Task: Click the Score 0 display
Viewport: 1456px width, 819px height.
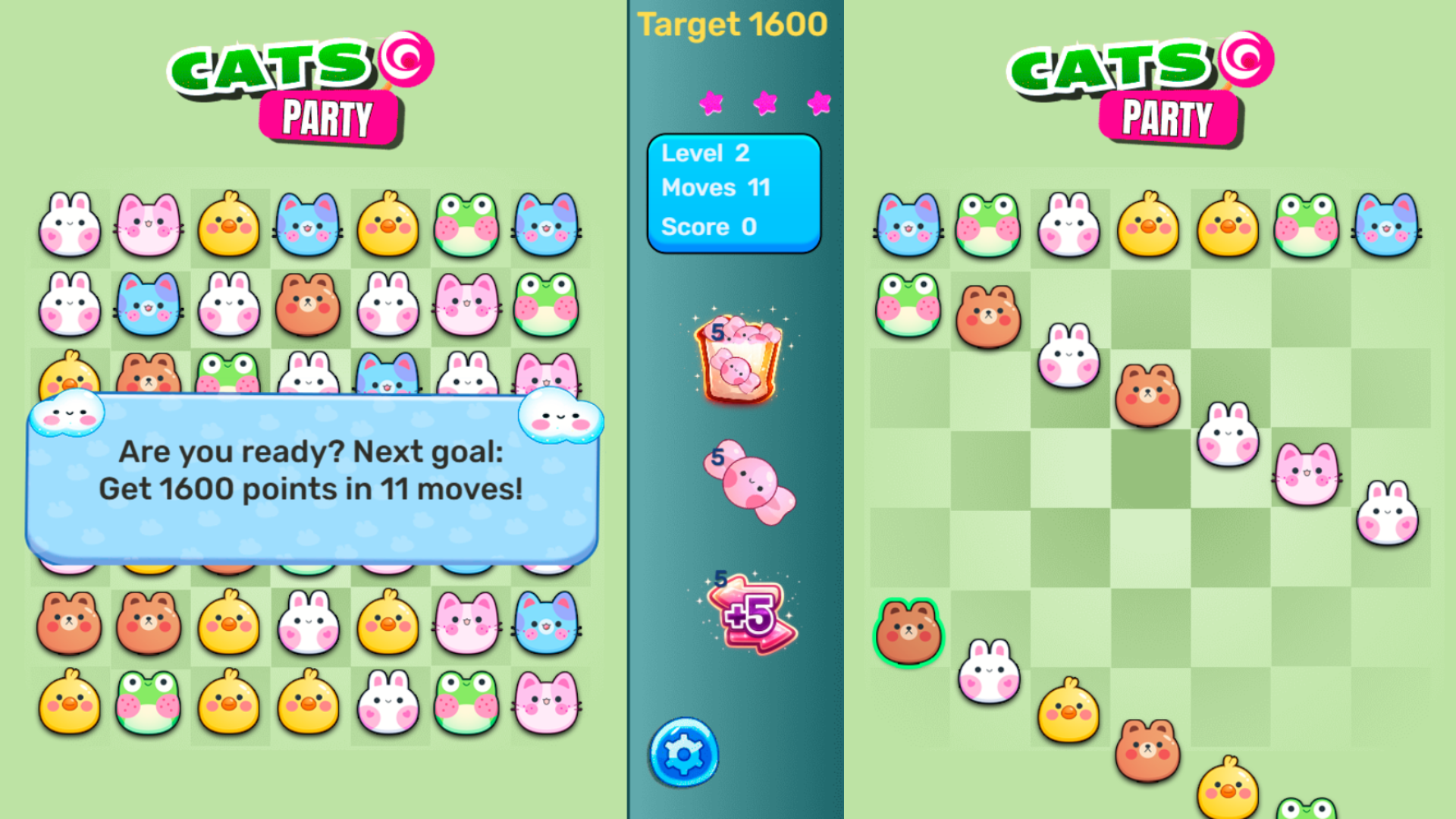Action: 711,226
